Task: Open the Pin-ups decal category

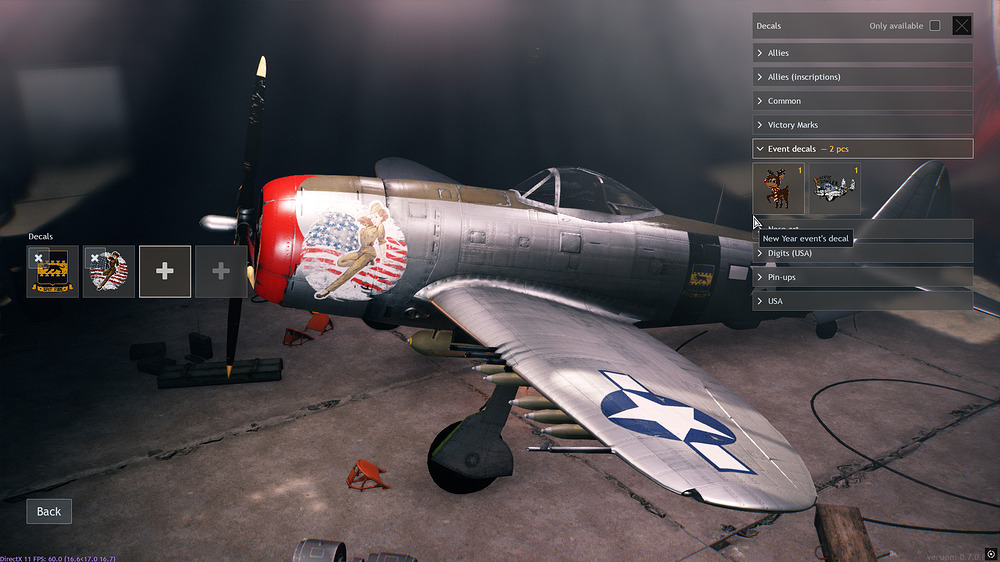Action: (862, 276)
